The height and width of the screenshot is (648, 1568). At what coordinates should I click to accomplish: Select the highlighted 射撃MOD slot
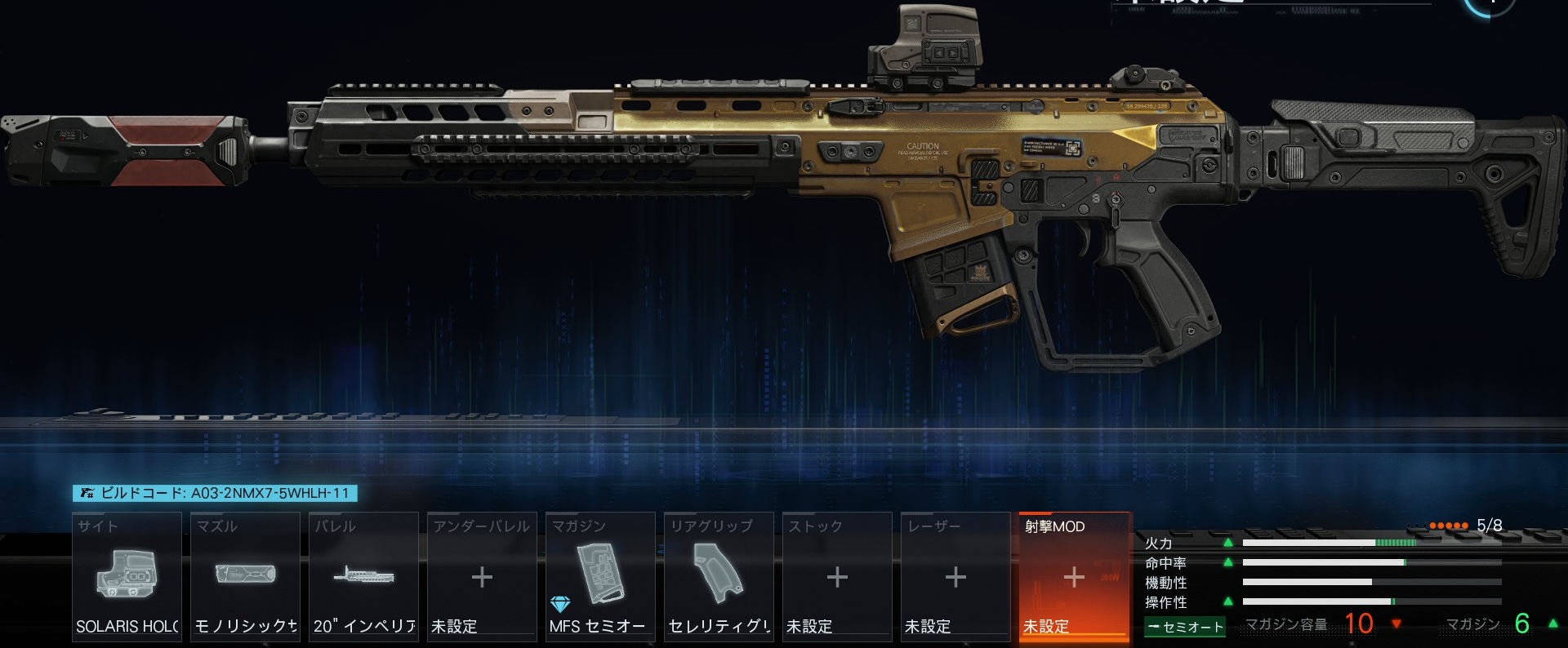coord(1074,576)
